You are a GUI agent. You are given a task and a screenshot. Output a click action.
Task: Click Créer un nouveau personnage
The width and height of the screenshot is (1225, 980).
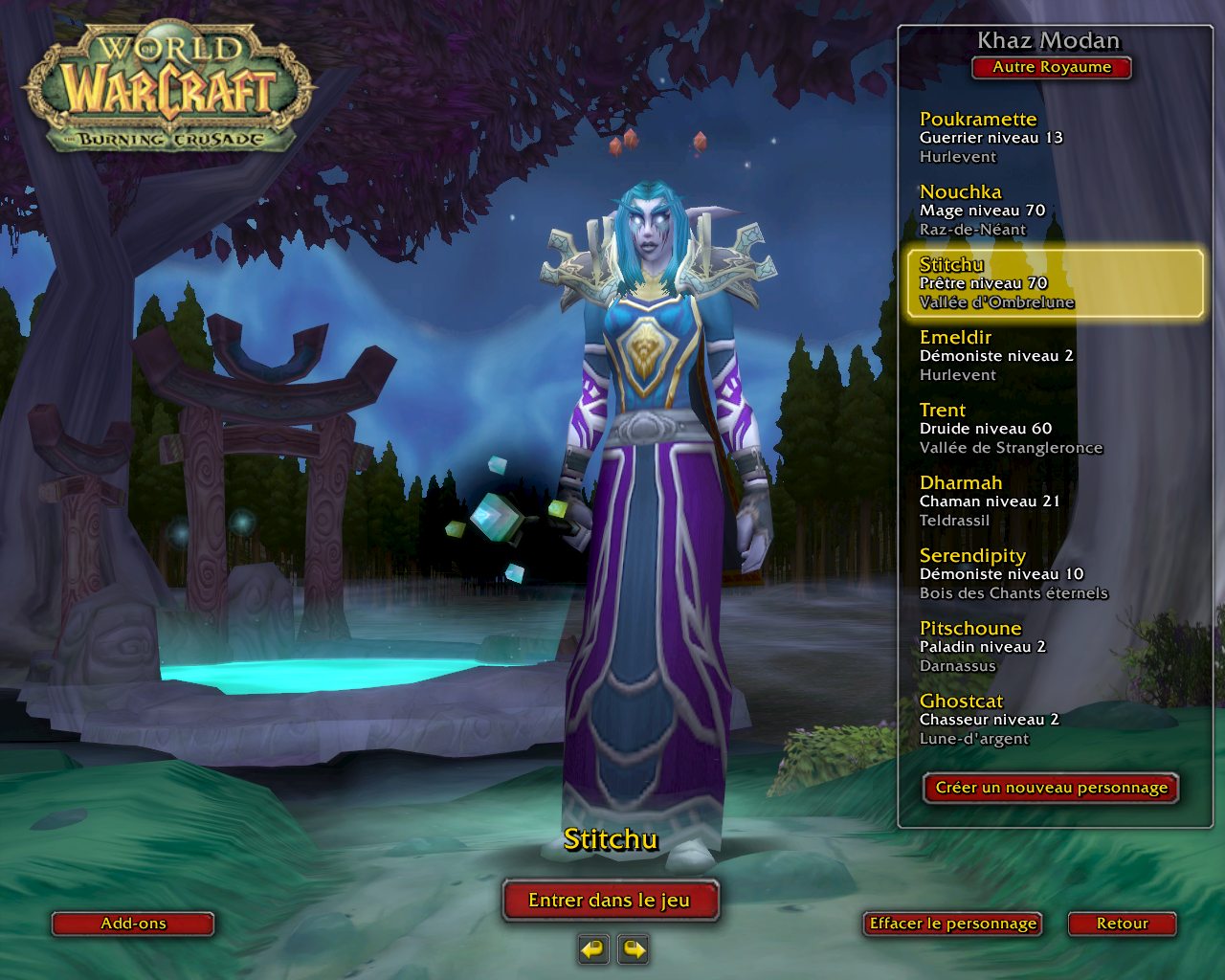click(1051, 788)
